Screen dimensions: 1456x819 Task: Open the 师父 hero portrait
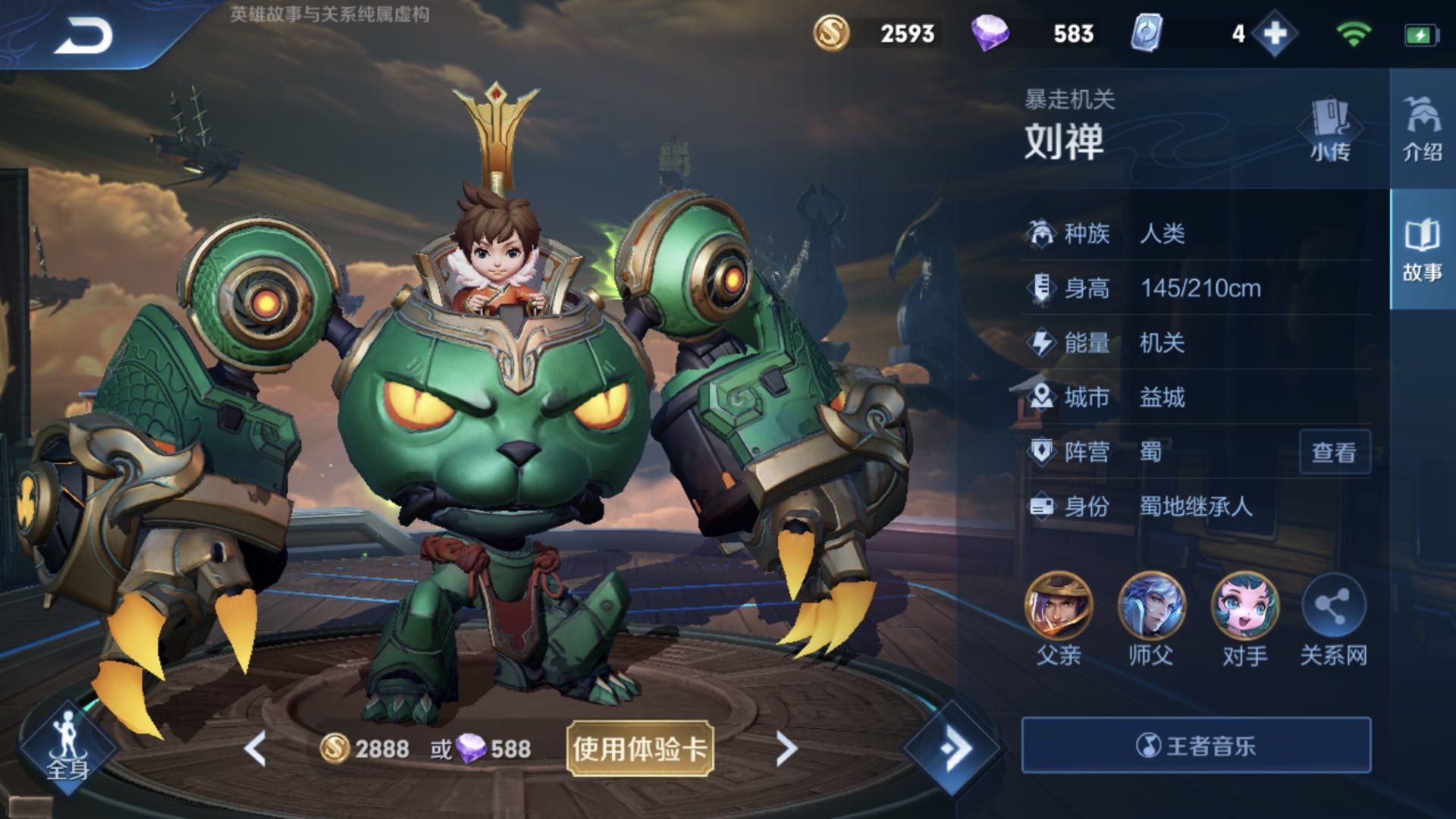pyautogui.click(x=1150, y=607)
